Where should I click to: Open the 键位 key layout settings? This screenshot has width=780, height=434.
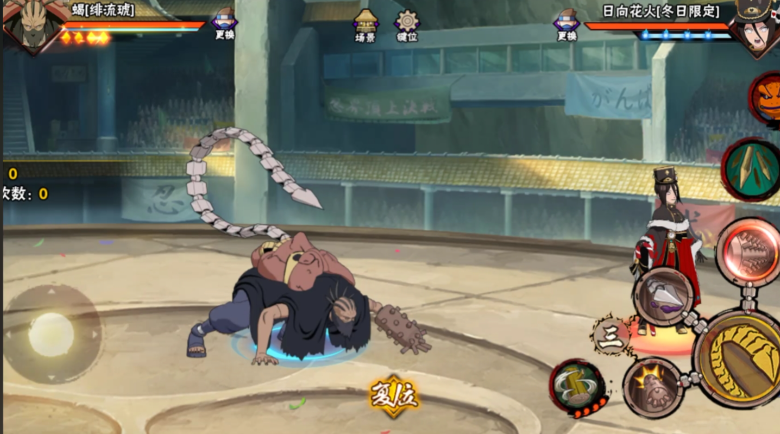point(406,23)
